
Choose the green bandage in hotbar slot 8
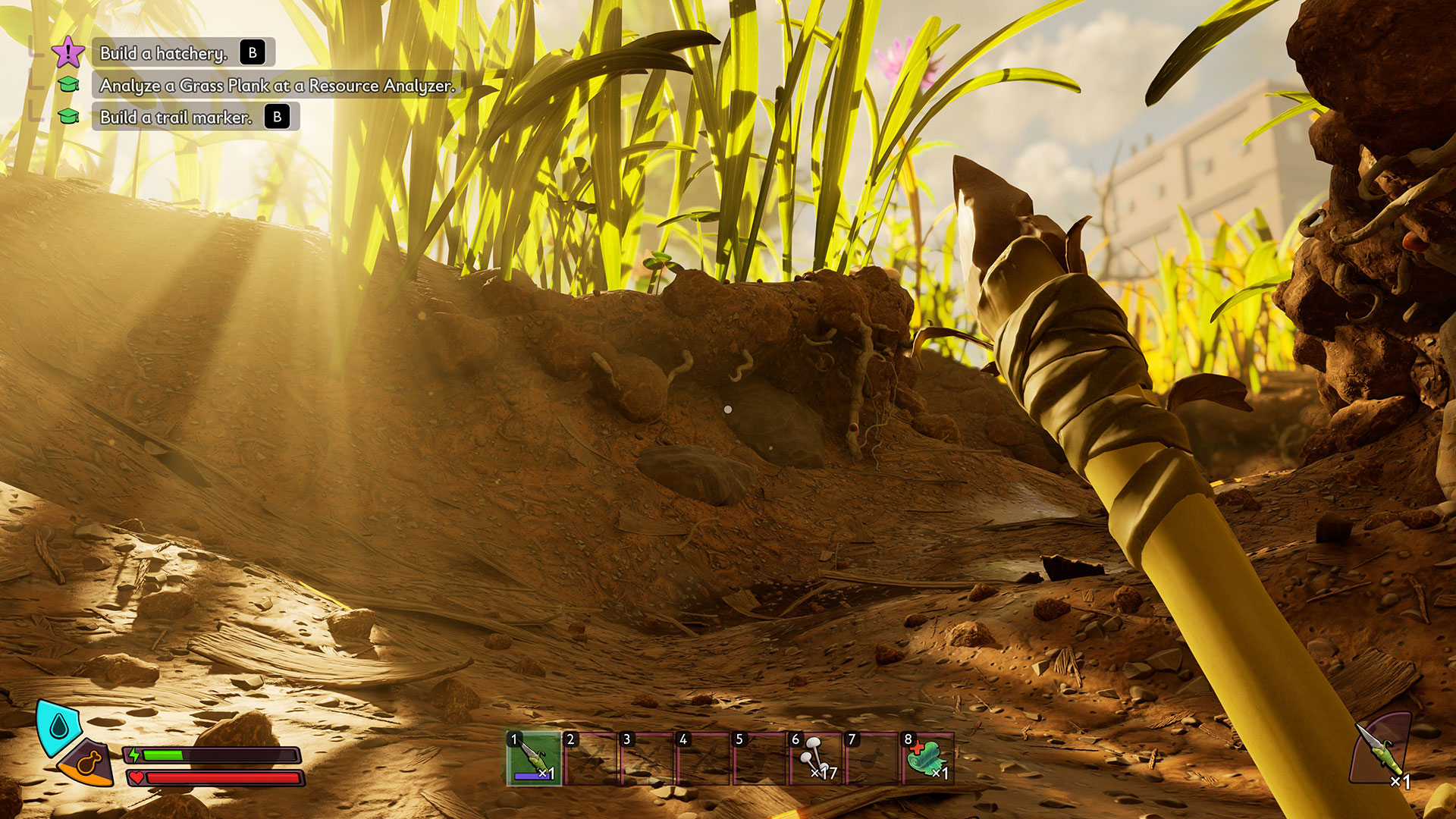[927, 758]
